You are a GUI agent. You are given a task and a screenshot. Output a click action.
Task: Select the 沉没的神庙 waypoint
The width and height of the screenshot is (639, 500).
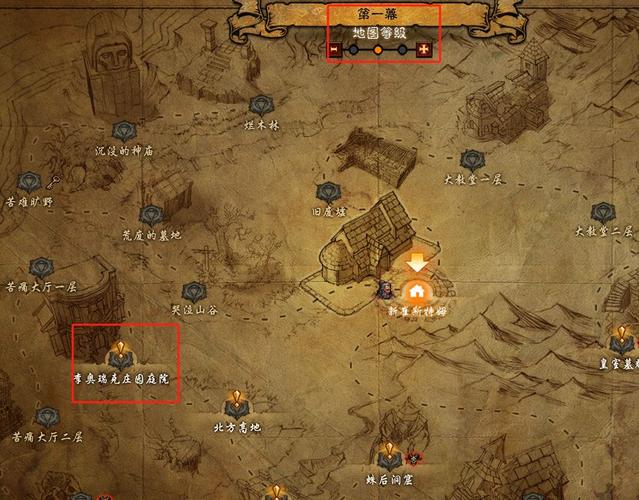click(x=124, y=131)
